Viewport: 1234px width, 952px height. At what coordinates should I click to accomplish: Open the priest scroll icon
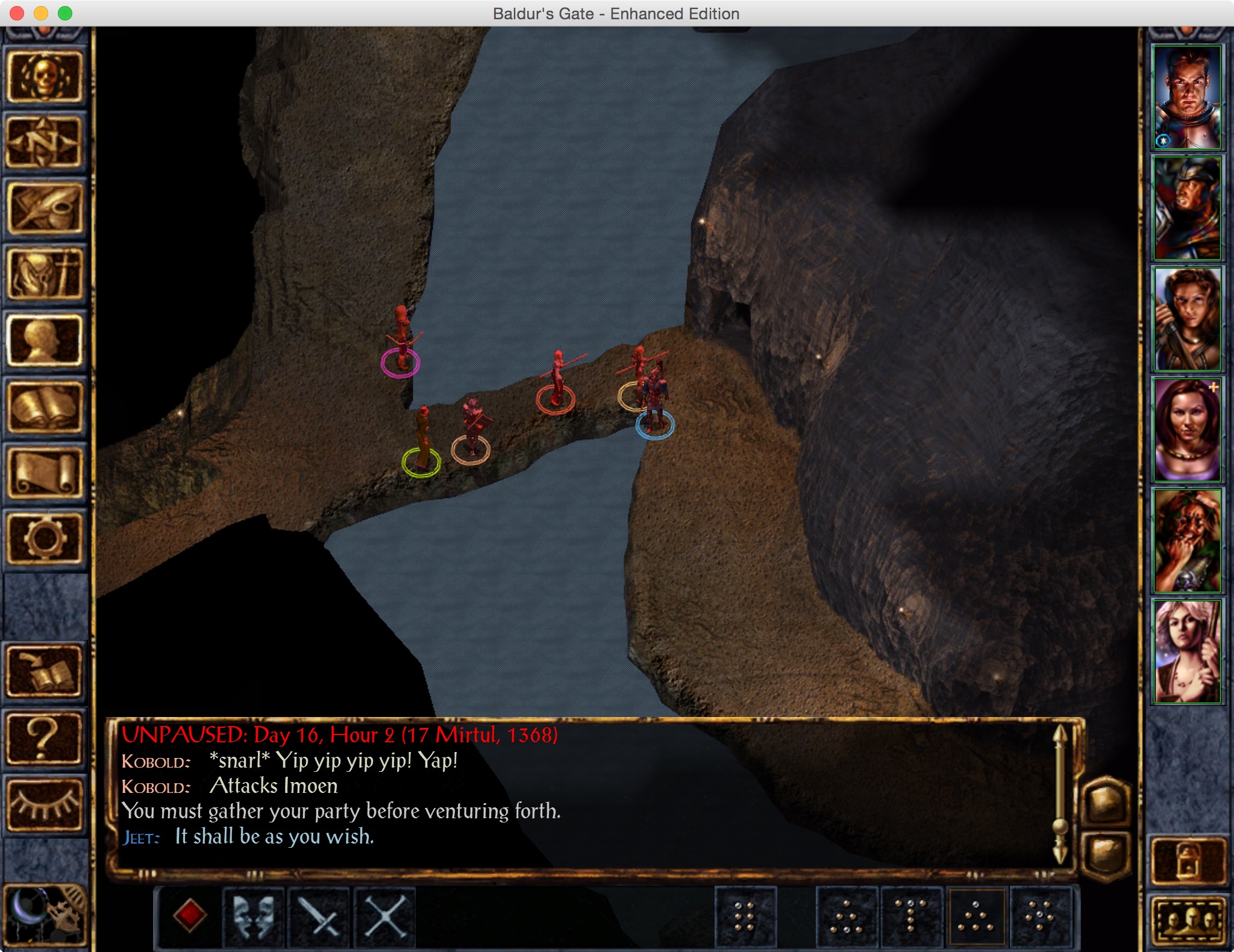[44, 474]
